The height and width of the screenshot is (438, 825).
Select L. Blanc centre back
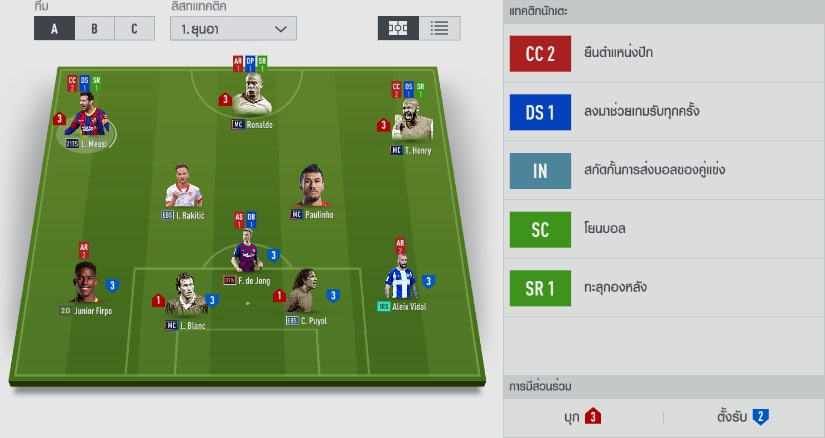click(x=186, y=297)
